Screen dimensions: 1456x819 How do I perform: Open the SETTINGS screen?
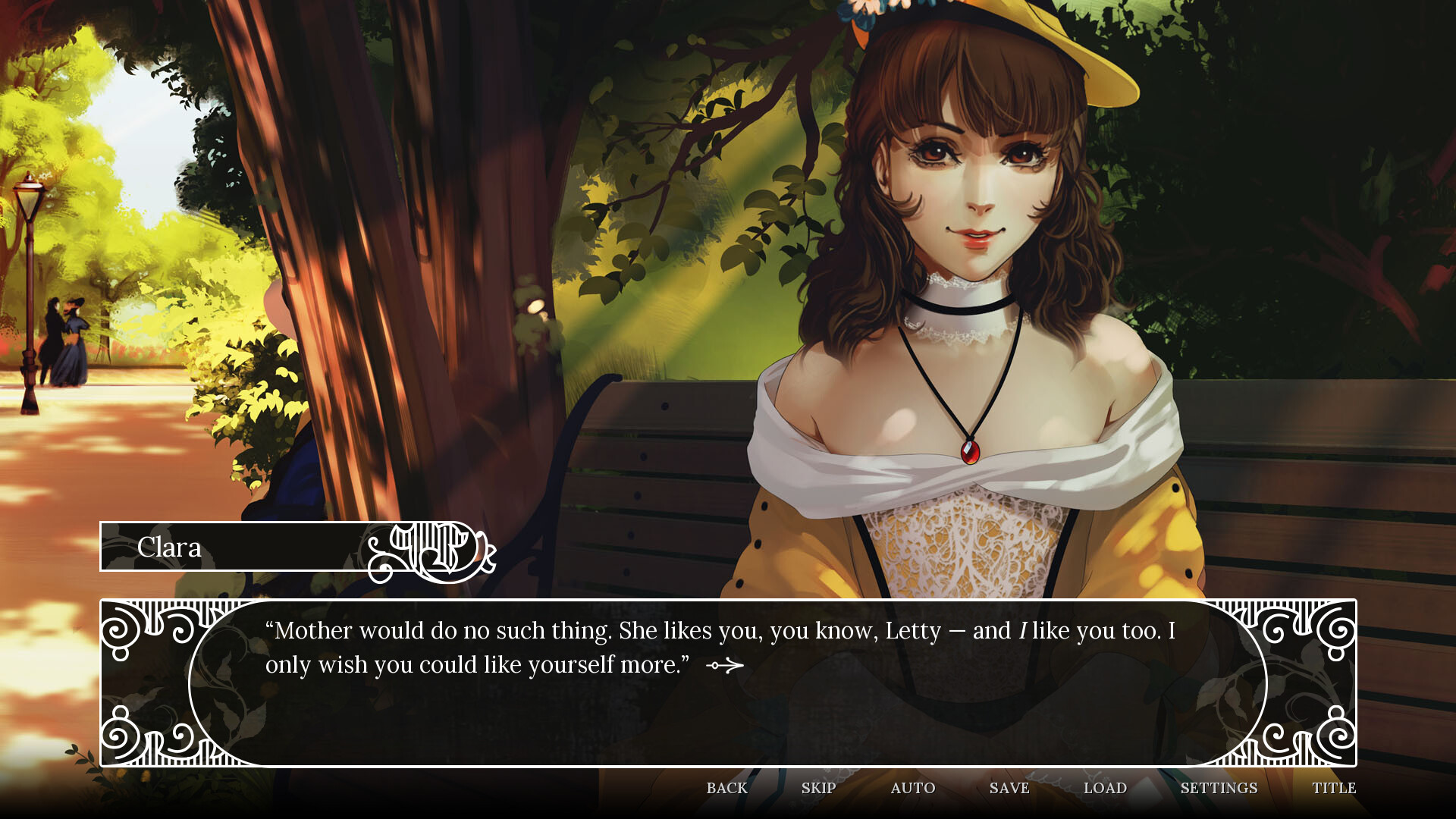click(x=1221, y=789)
